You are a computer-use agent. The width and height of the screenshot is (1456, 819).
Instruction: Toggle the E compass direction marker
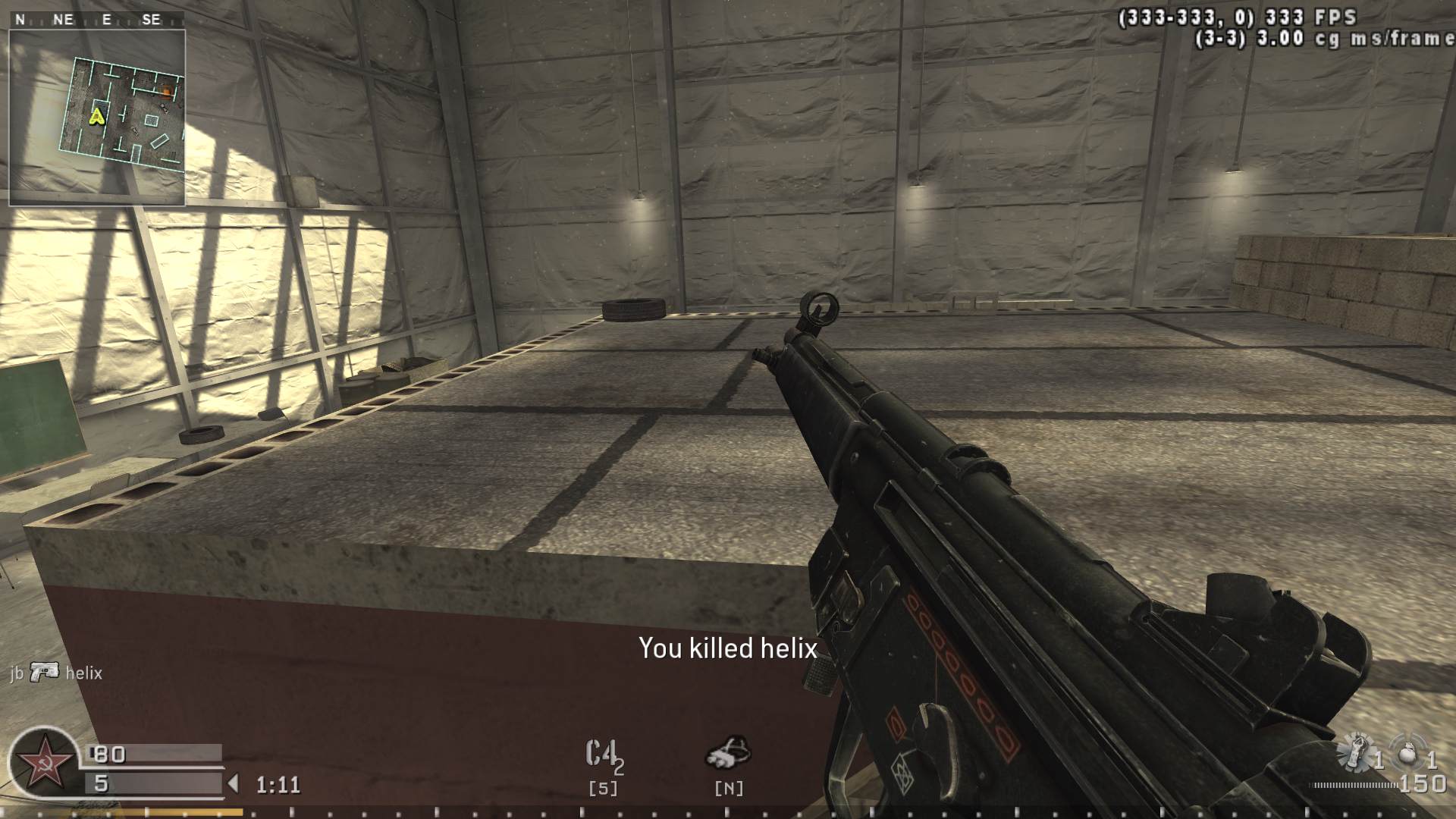coord(106,20)
